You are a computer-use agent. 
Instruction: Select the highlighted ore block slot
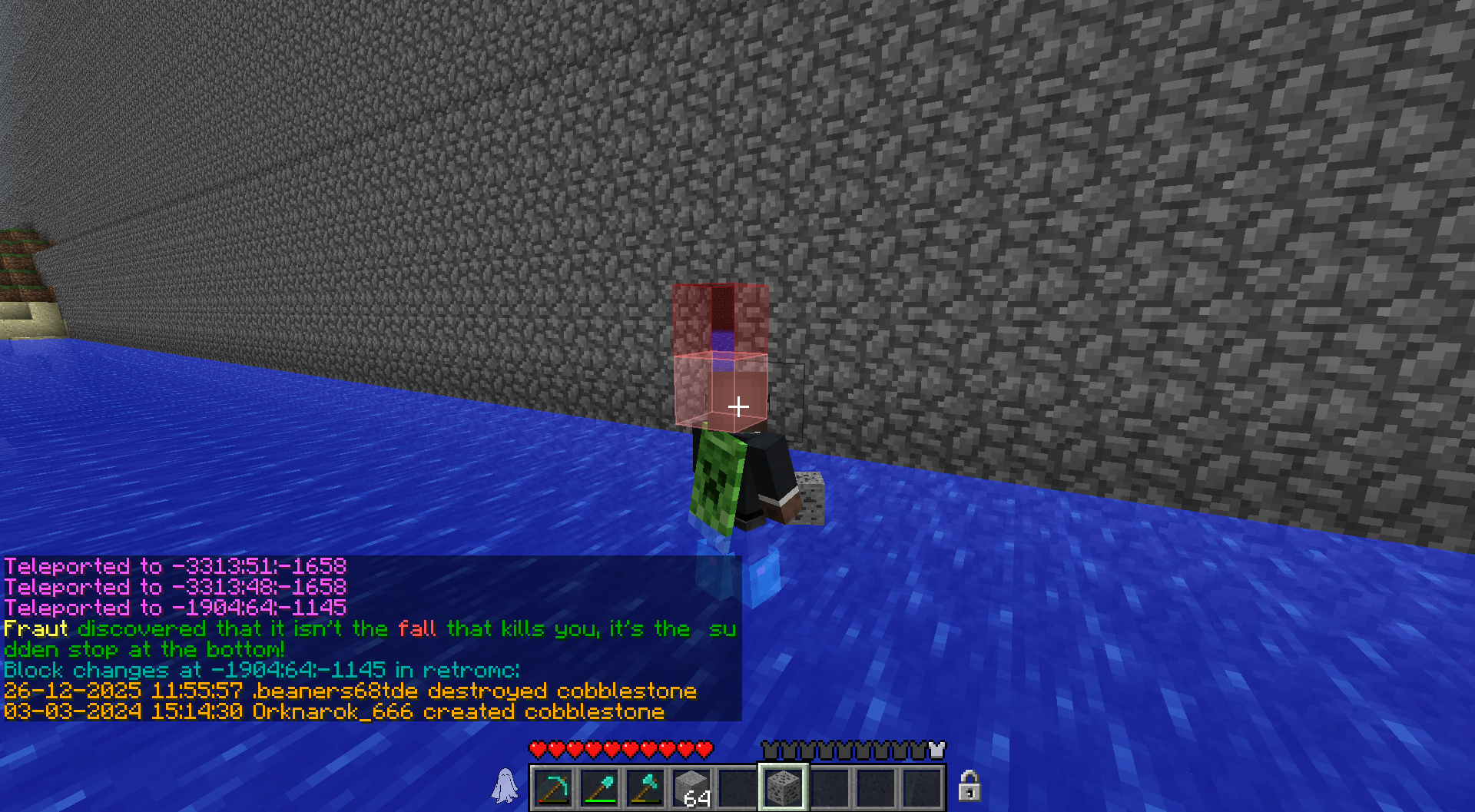pyautogui.click(x=783, y=787)
